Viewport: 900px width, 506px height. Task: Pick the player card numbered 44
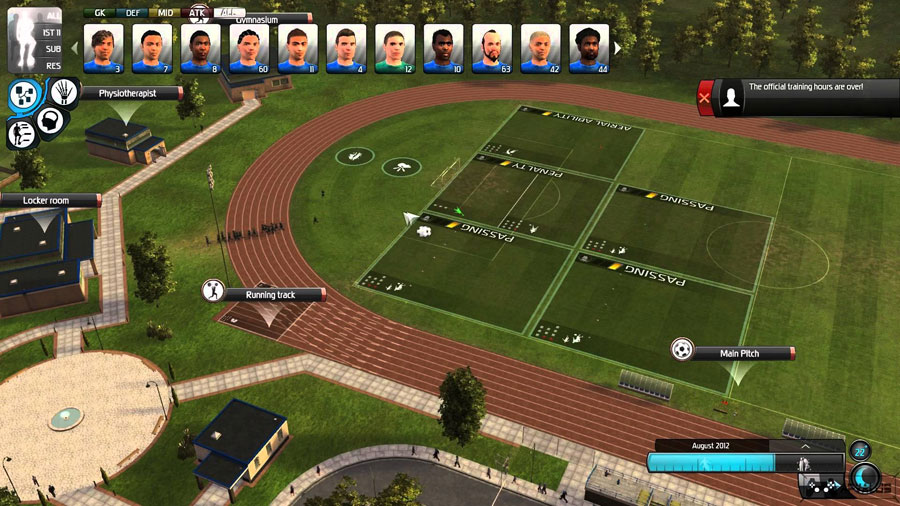(589, 48)
